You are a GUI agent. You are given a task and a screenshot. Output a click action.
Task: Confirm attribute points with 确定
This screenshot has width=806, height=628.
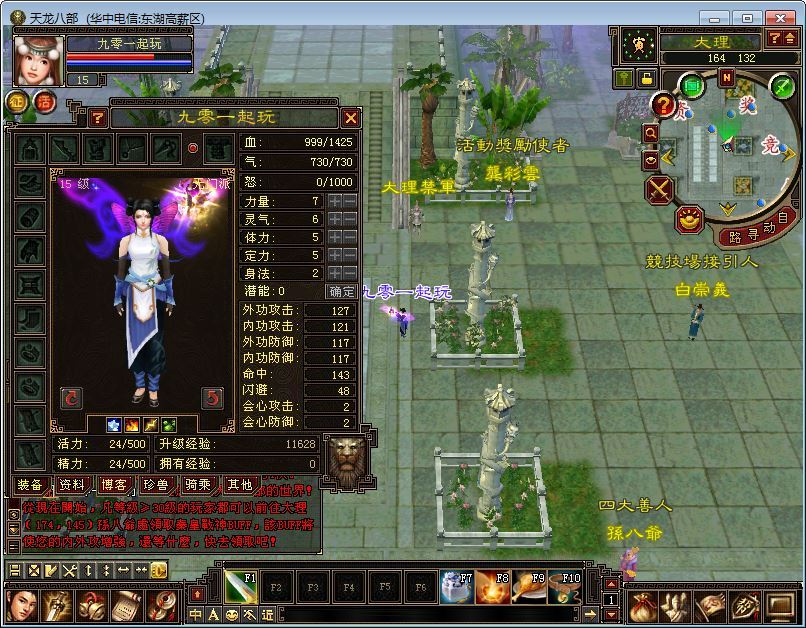coord(342,291)
